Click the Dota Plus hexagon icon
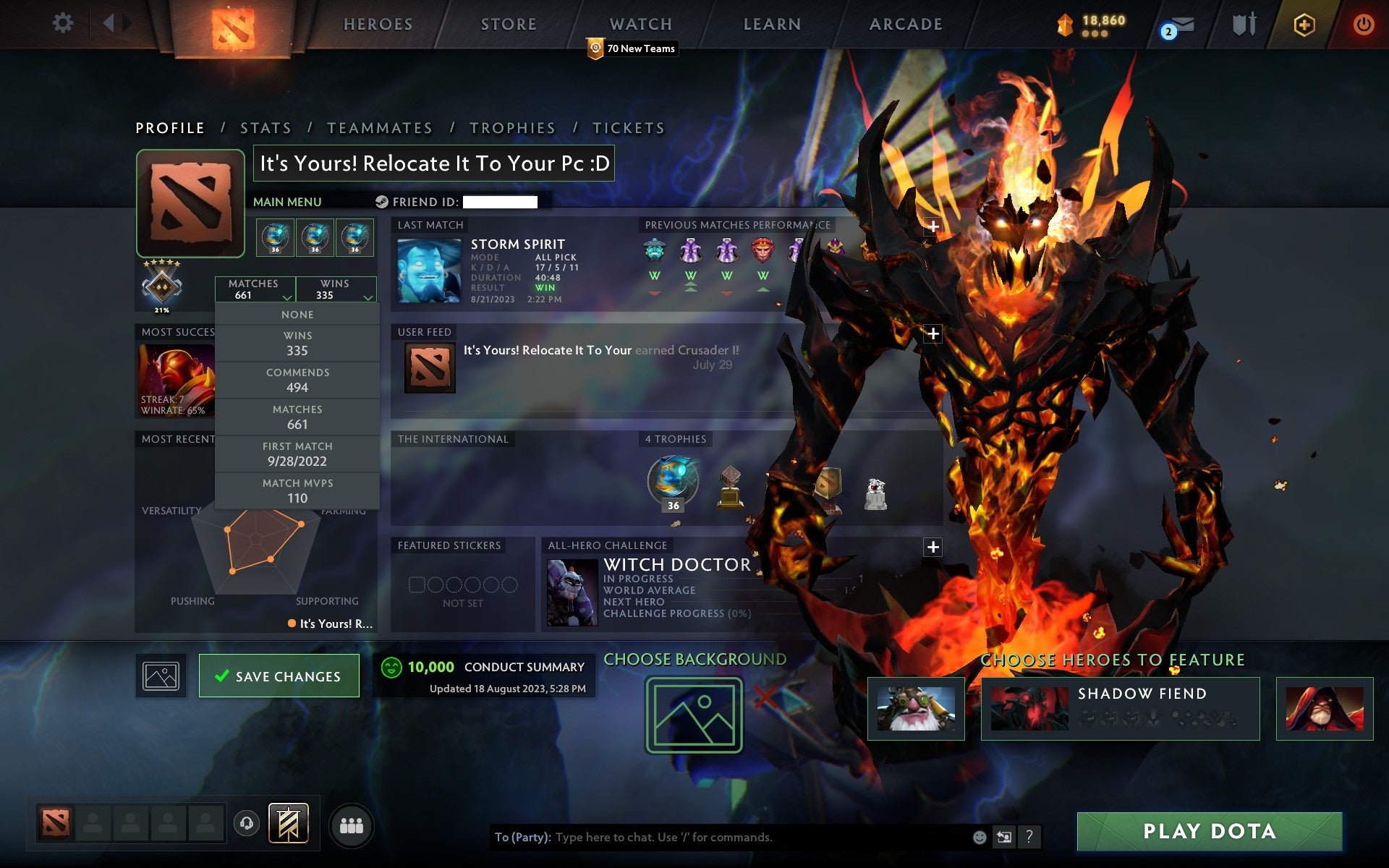Viewport: 1389px width, 868px height. pyautogui.click(x=1303, y=24)
